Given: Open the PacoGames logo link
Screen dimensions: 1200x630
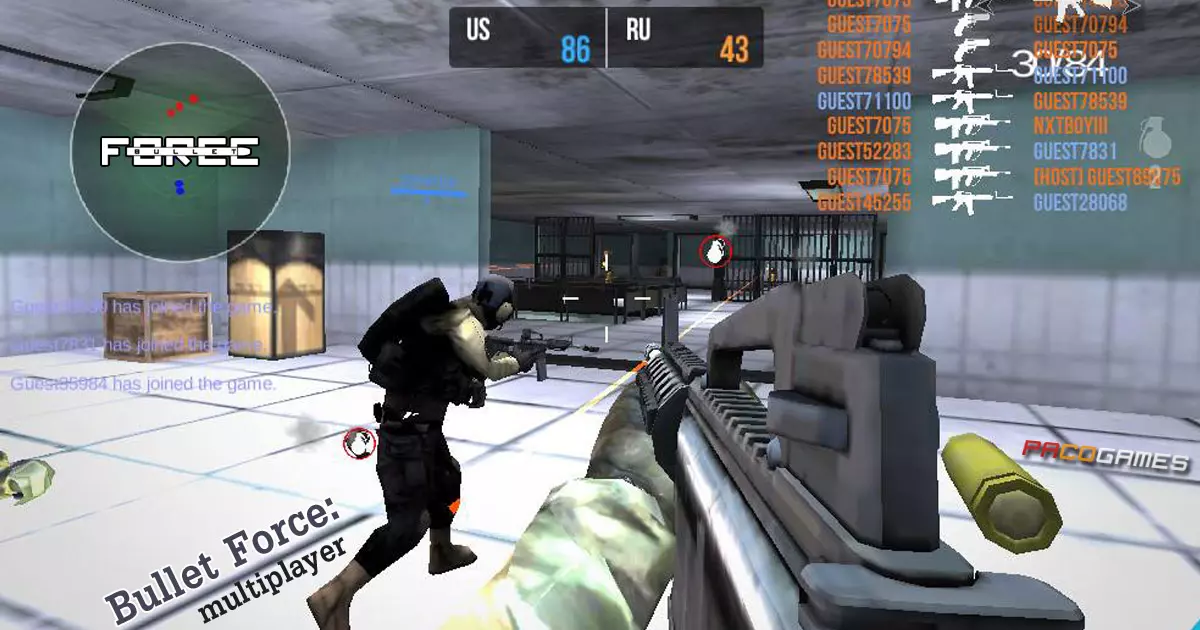Looking at the screenshot, I should pos(1106,457).
